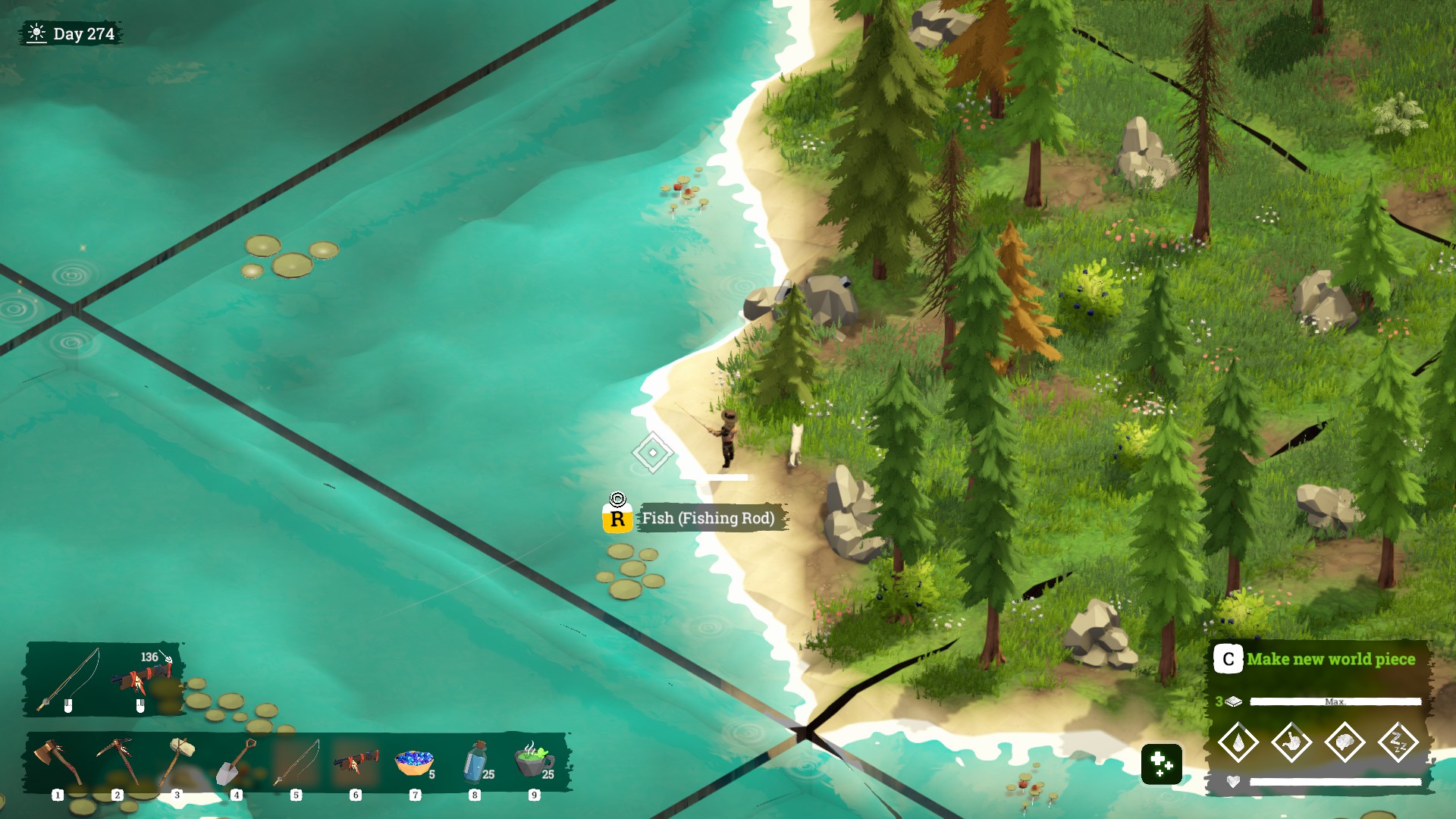Image resolution: width=1456 pixels, height=819 pixels.
Task: Use the green tea cup in slot 9
Action: (x=534, y=762)
